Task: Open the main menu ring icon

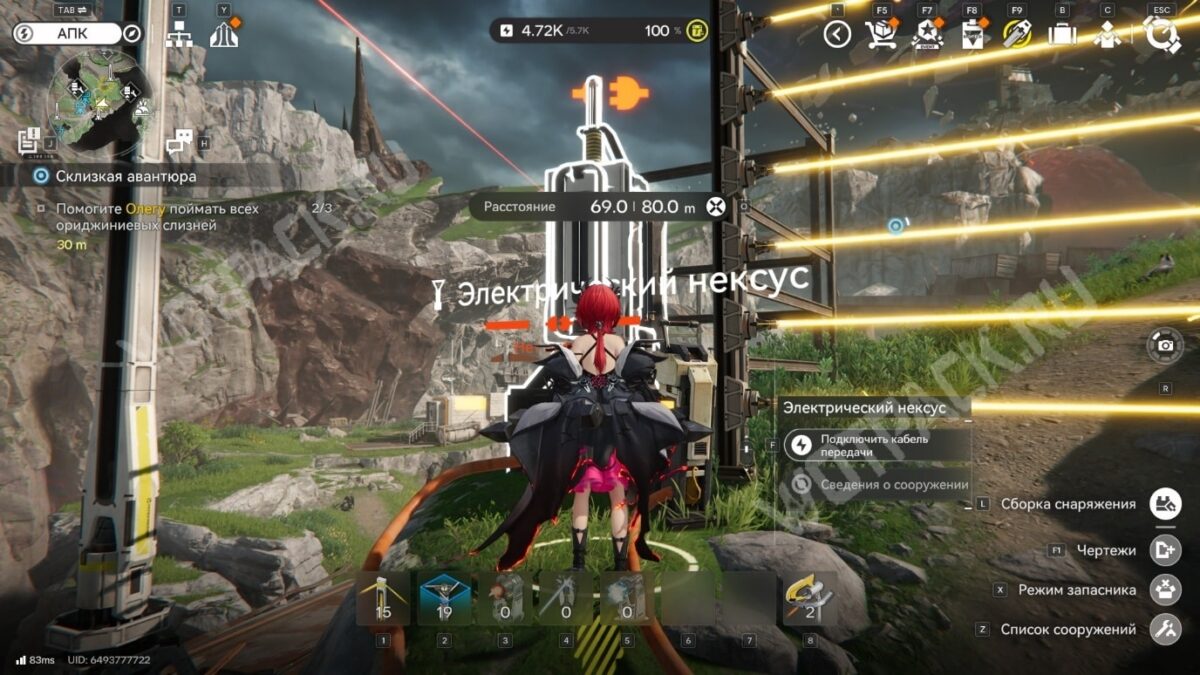Action: pyautogui.click(x=1162, y=34)
